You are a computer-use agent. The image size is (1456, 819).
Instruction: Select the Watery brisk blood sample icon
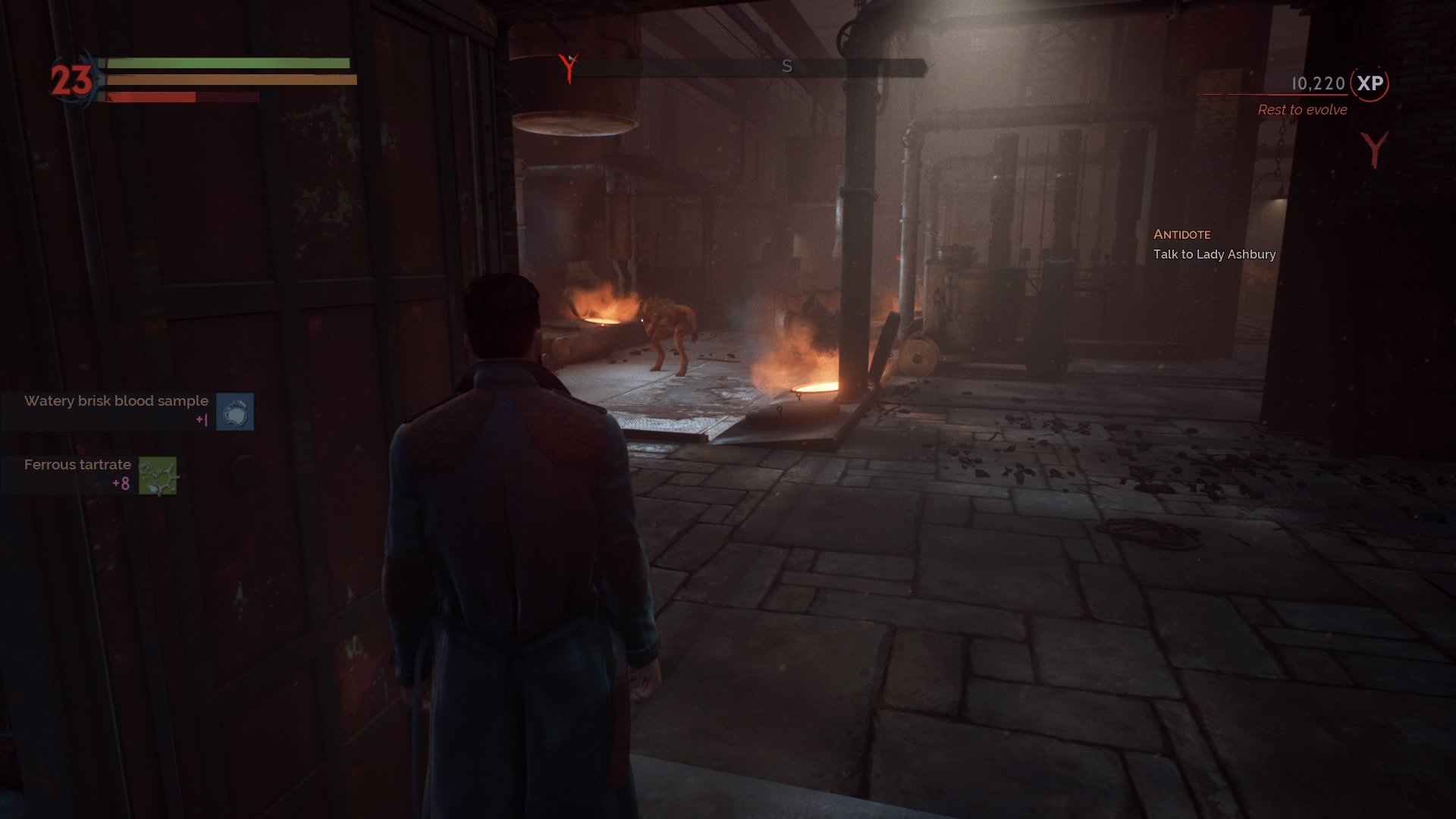(236, 412)
